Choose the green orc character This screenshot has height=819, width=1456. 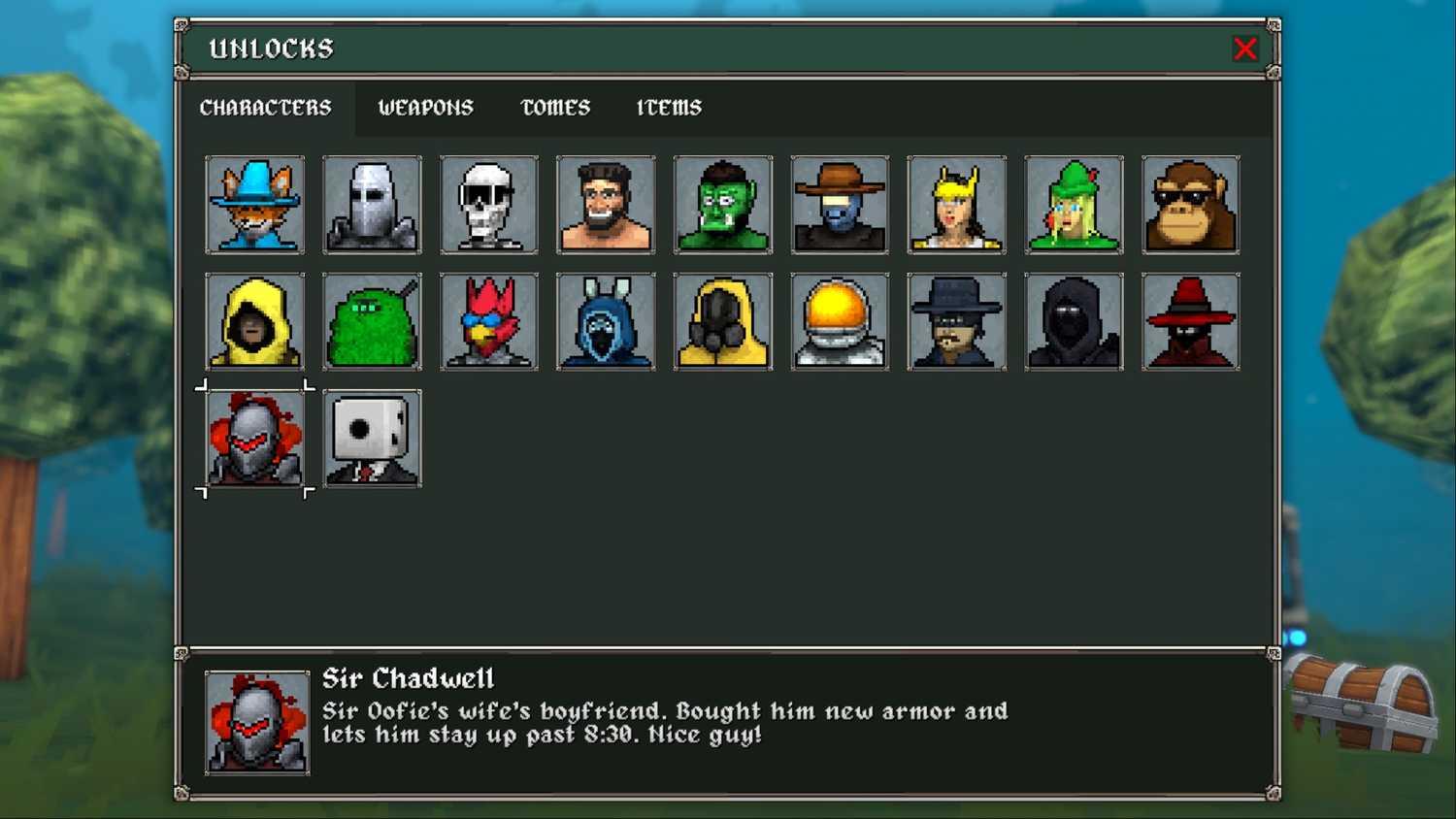[x=723, y=205]
